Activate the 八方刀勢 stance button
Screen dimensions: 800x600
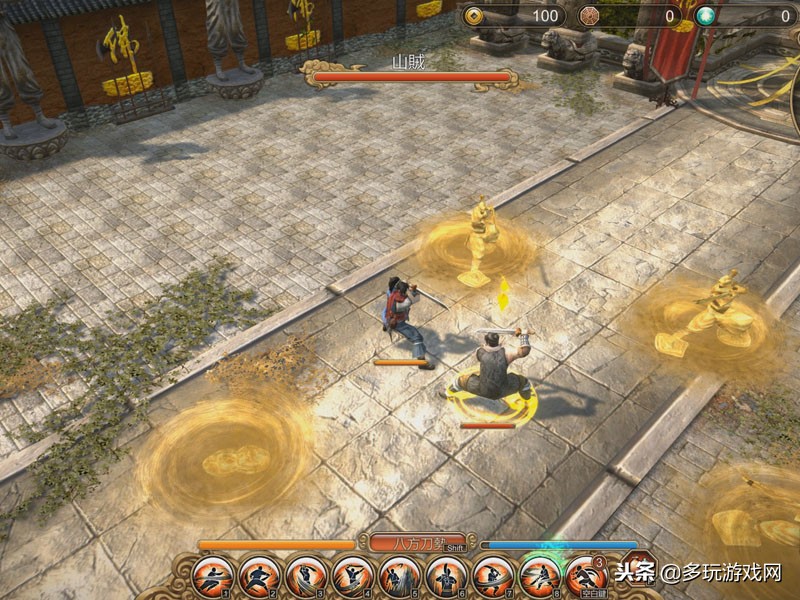click(x=417, y=543)
